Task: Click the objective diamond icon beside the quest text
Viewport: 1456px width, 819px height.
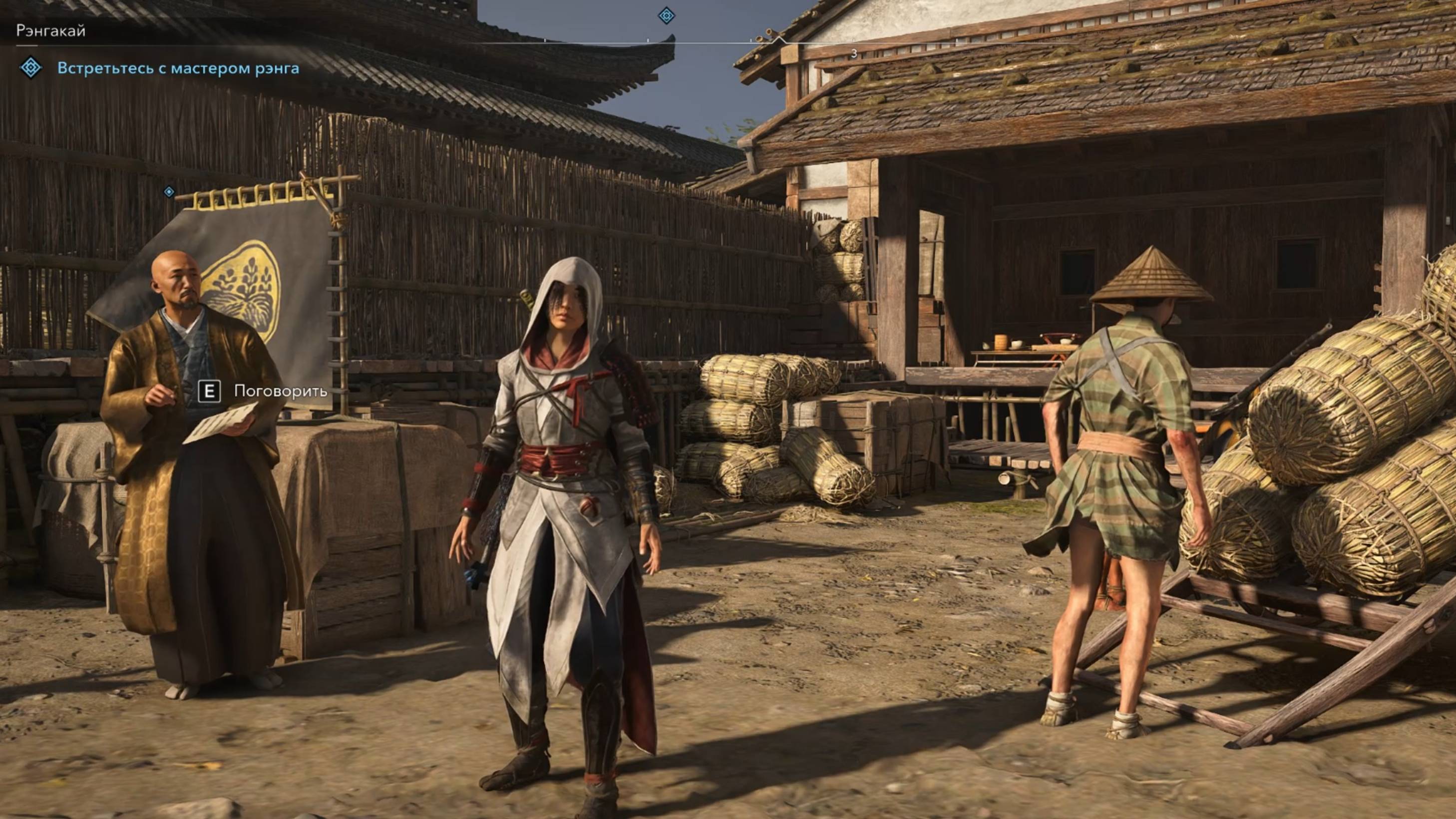Action: click(30, 68)
